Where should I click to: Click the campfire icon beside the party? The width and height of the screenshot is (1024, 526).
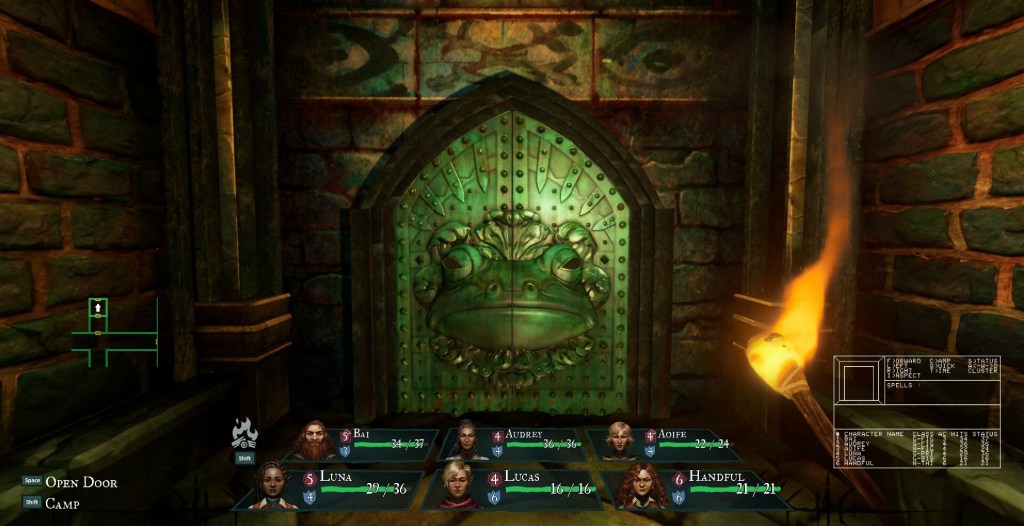[x=245, y=435]
